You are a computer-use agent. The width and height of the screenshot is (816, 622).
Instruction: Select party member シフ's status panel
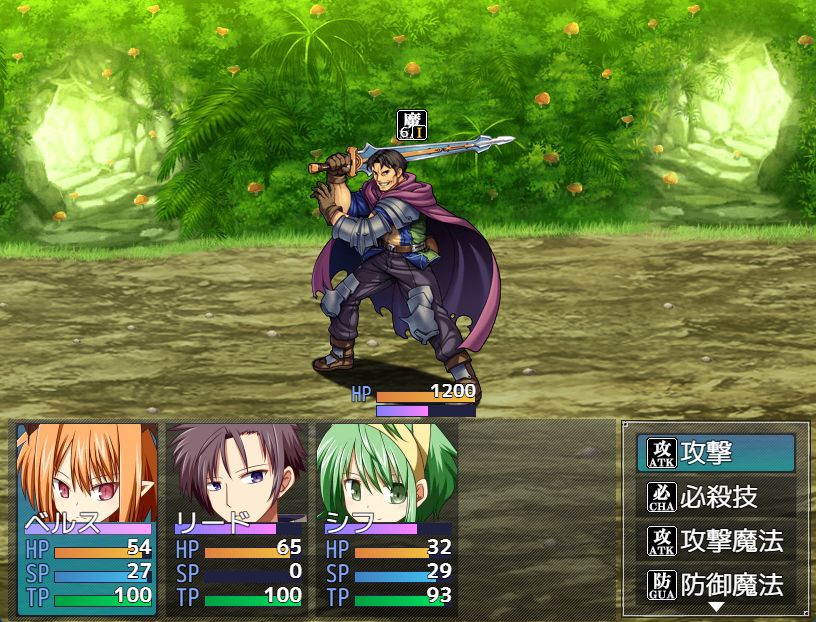point(387,517)
